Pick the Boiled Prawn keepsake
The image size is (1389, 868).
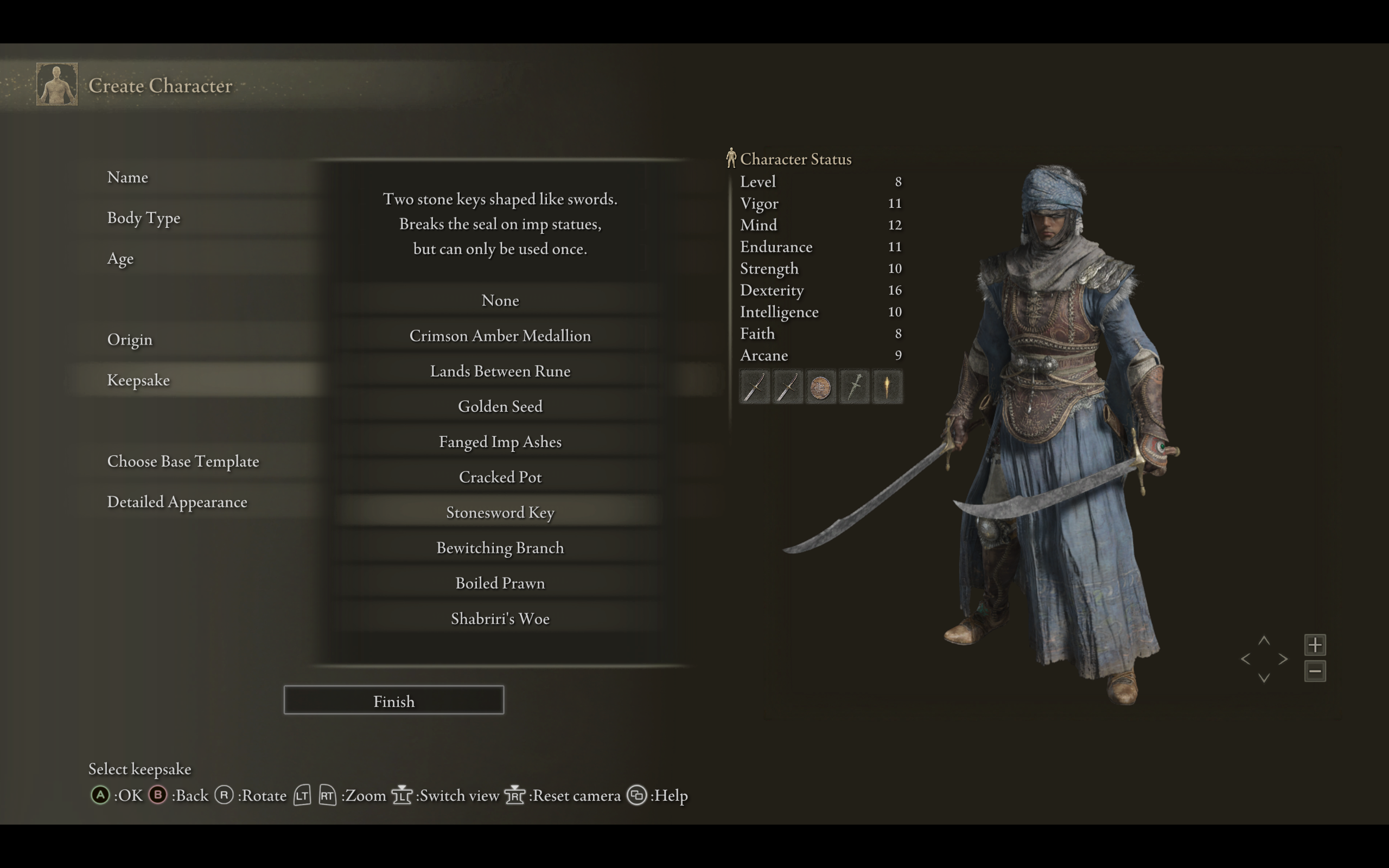[500, 583]
